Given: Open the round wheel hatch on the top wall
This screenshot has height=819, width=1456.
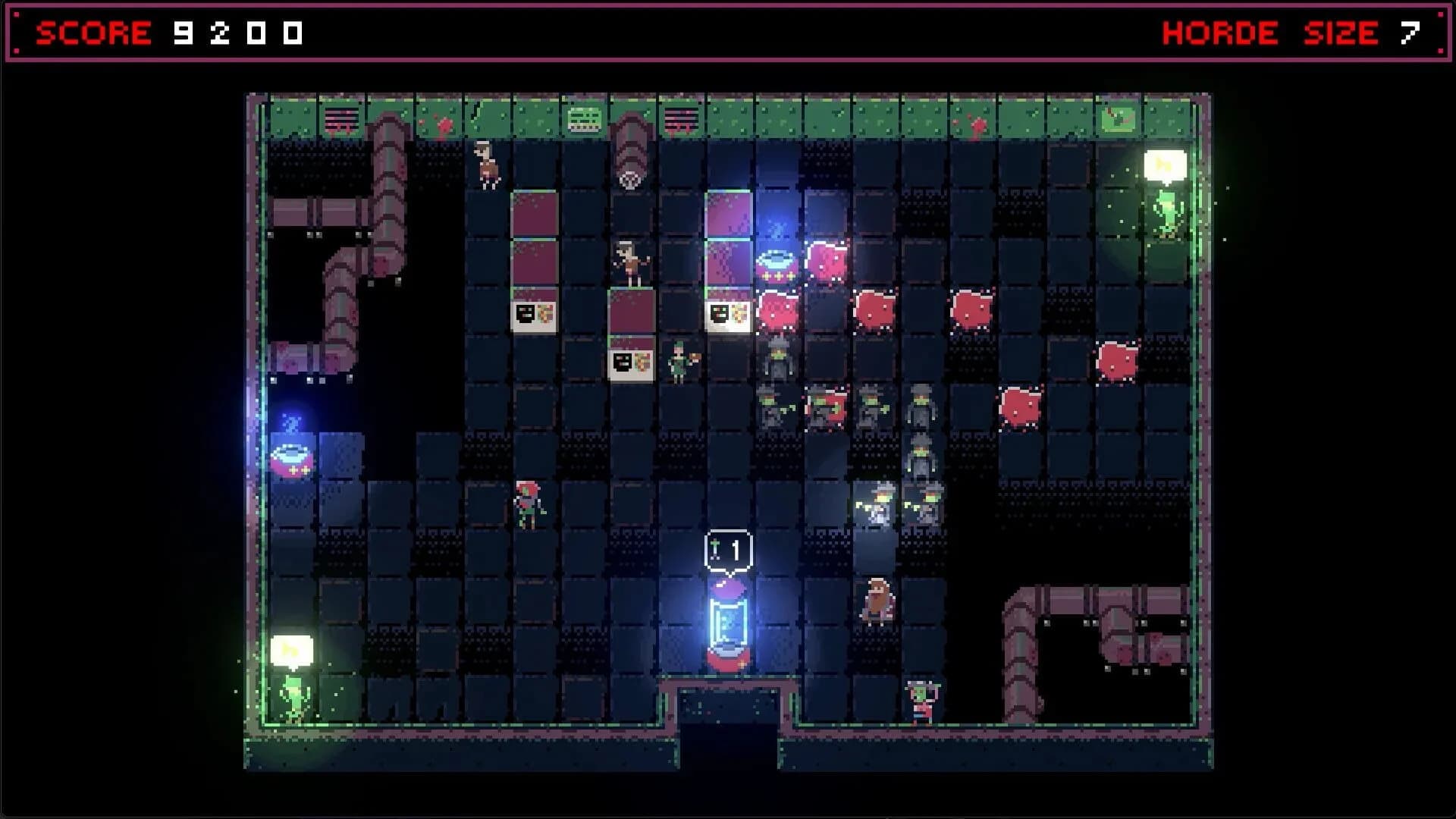Looking at the screenshot, I should pos(629,180).
